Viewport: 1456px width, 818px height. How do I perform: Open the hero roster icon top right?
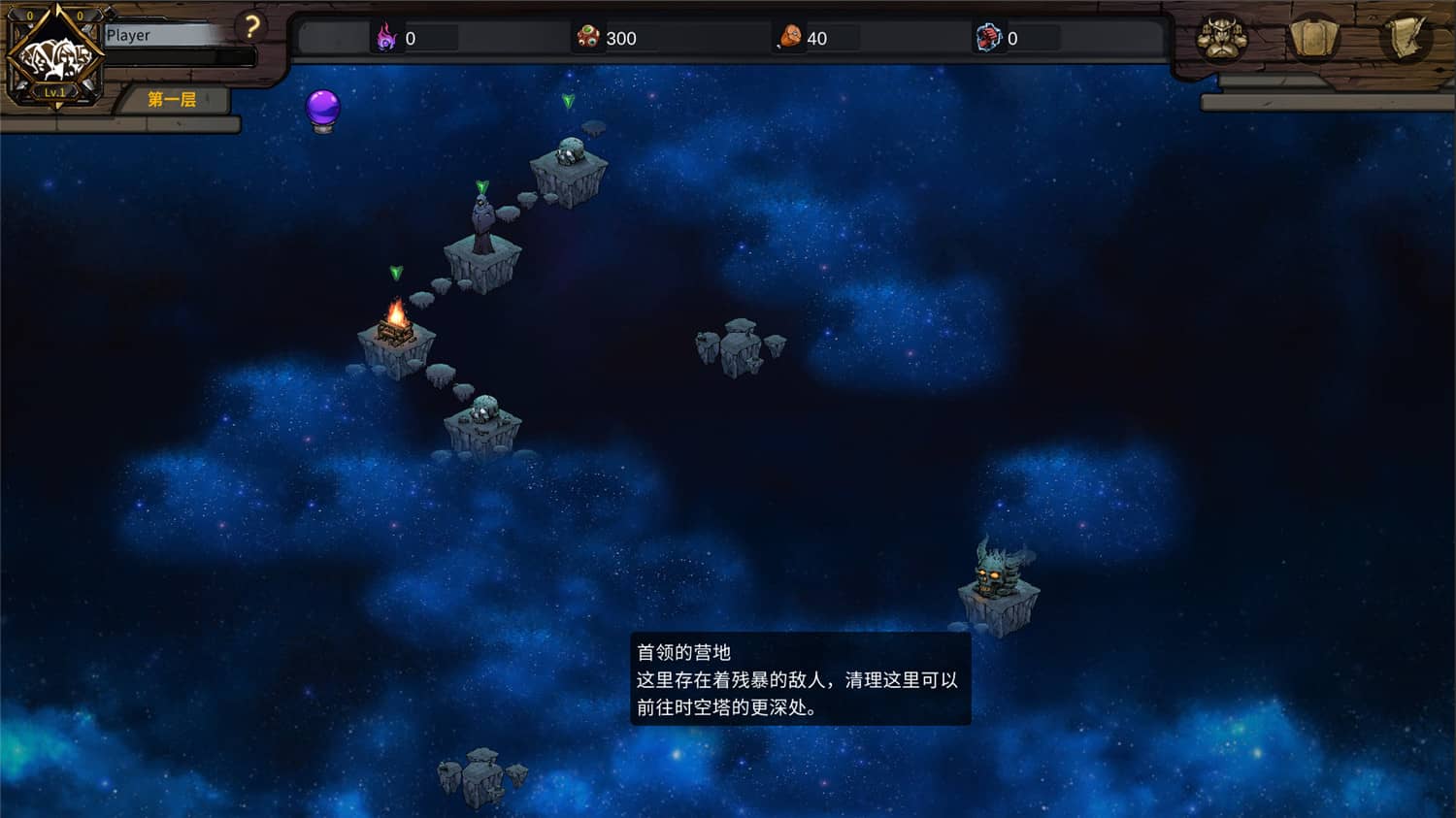[1221, 40]
